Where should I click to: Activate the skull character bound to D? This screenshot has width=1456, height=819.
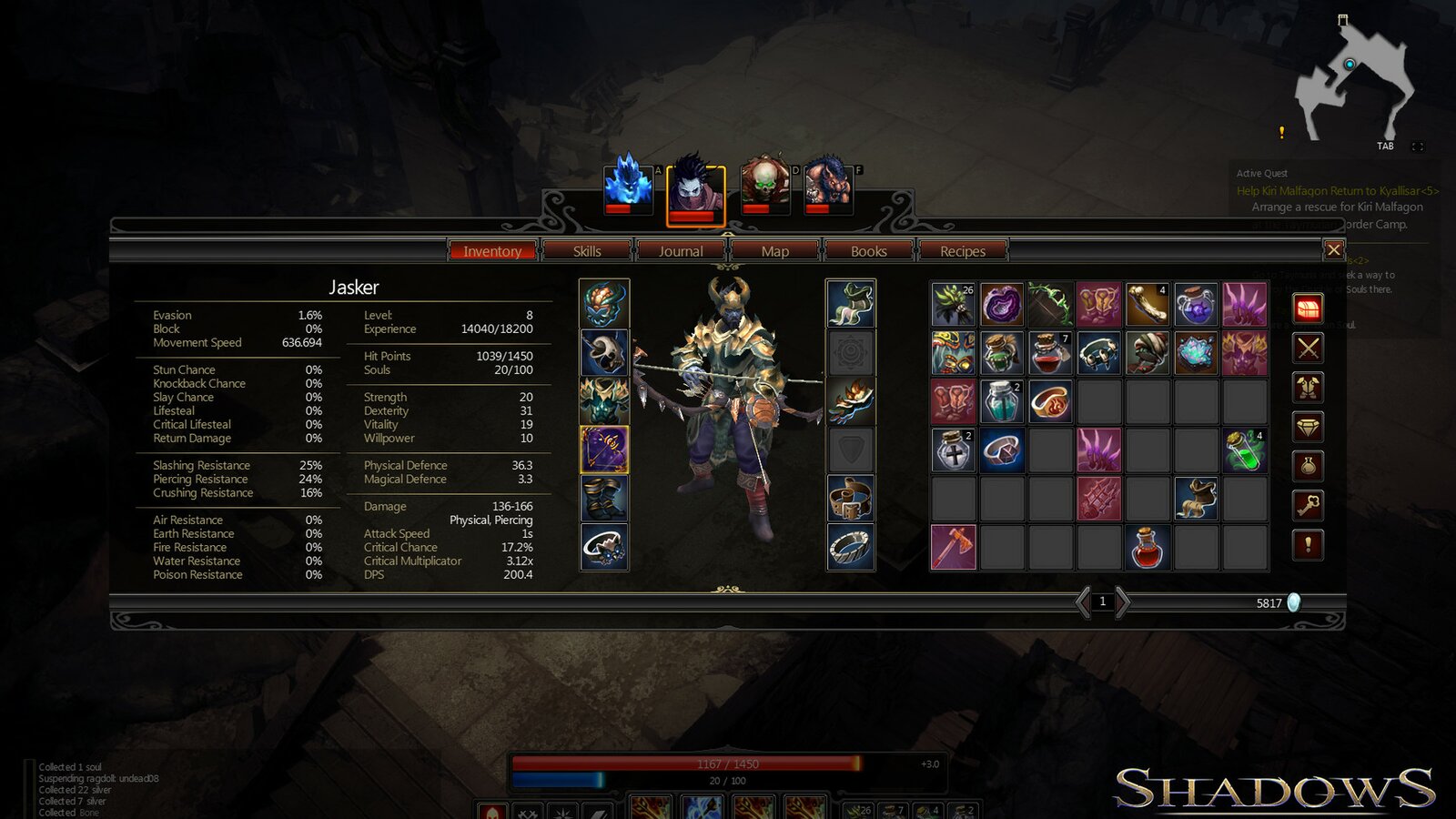pyautogui.click(x=764, y=185)
